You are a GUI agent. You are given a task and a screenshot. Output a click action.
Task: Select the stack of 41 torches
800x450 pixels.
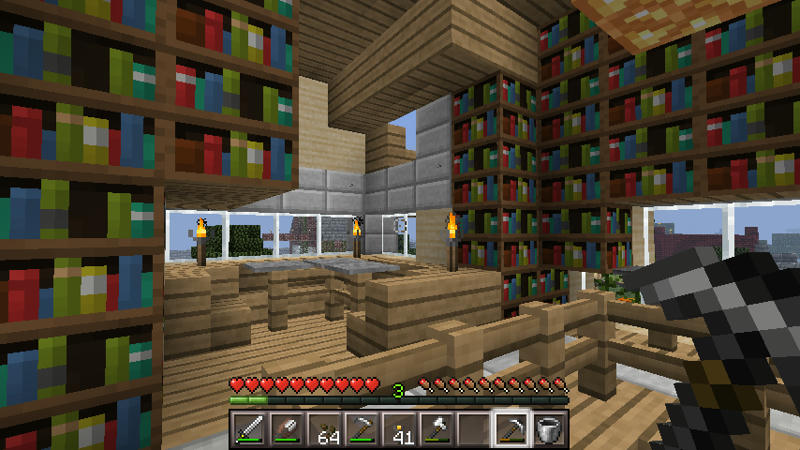[x=400, y=428]
